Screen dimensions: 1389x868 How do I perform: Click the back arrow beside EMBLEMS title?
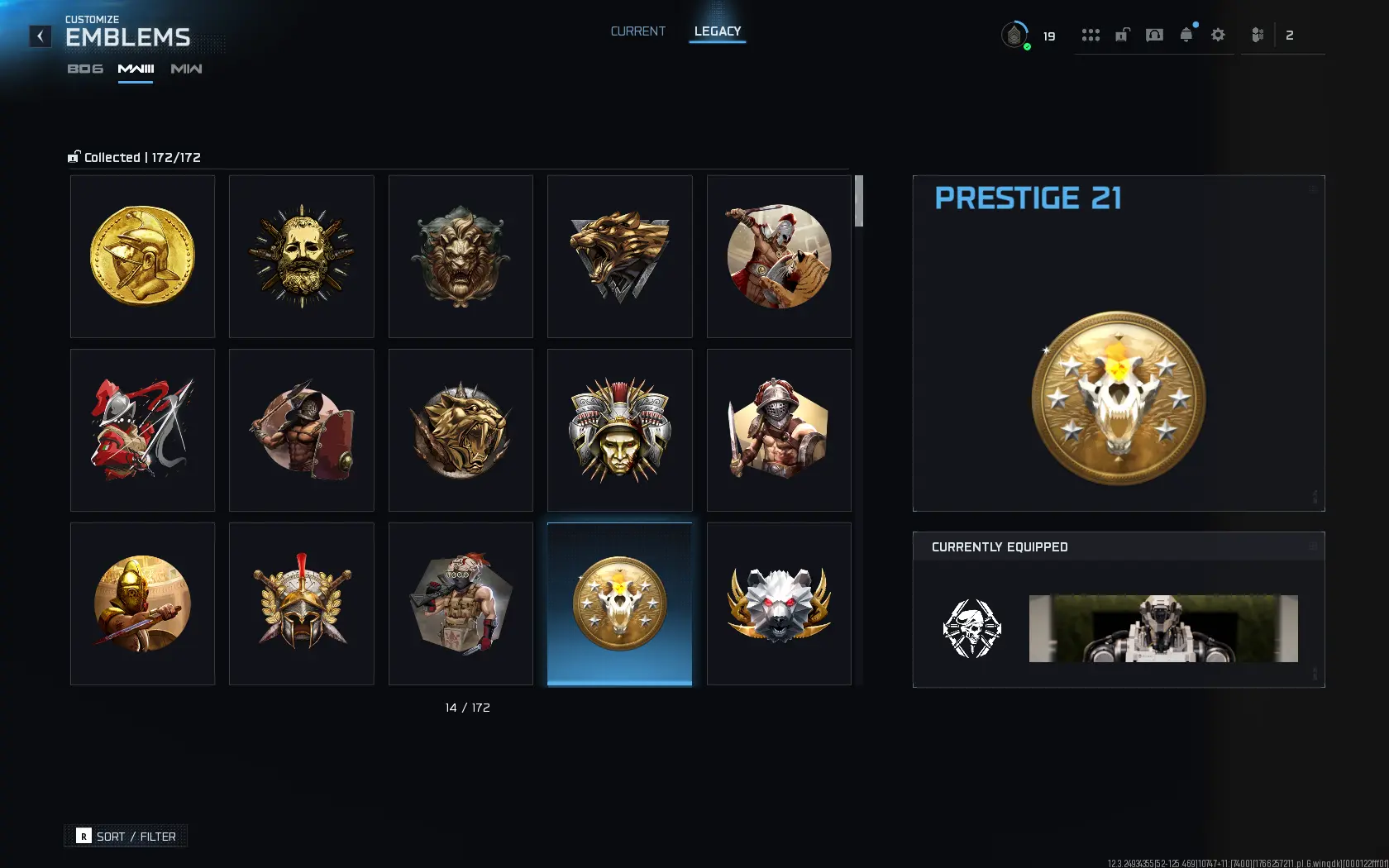[40, 36]
